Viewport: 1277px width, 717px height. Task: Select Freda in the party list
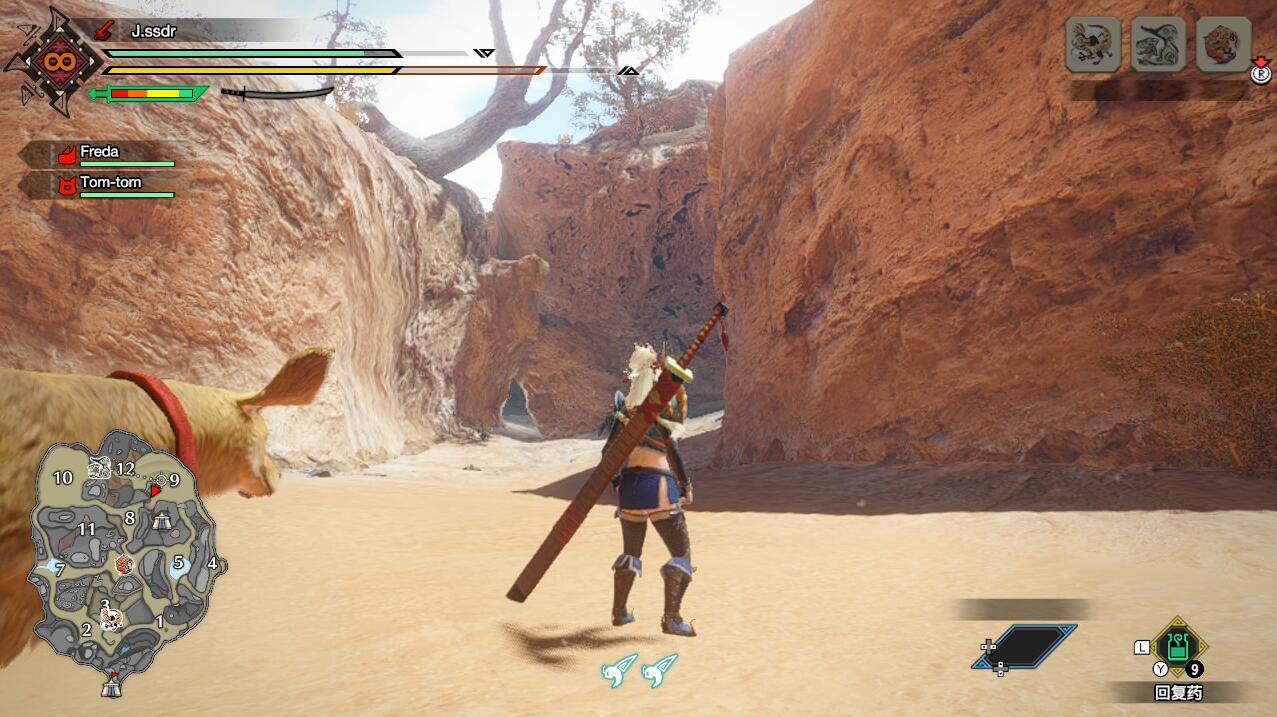[x=98, y=153]
